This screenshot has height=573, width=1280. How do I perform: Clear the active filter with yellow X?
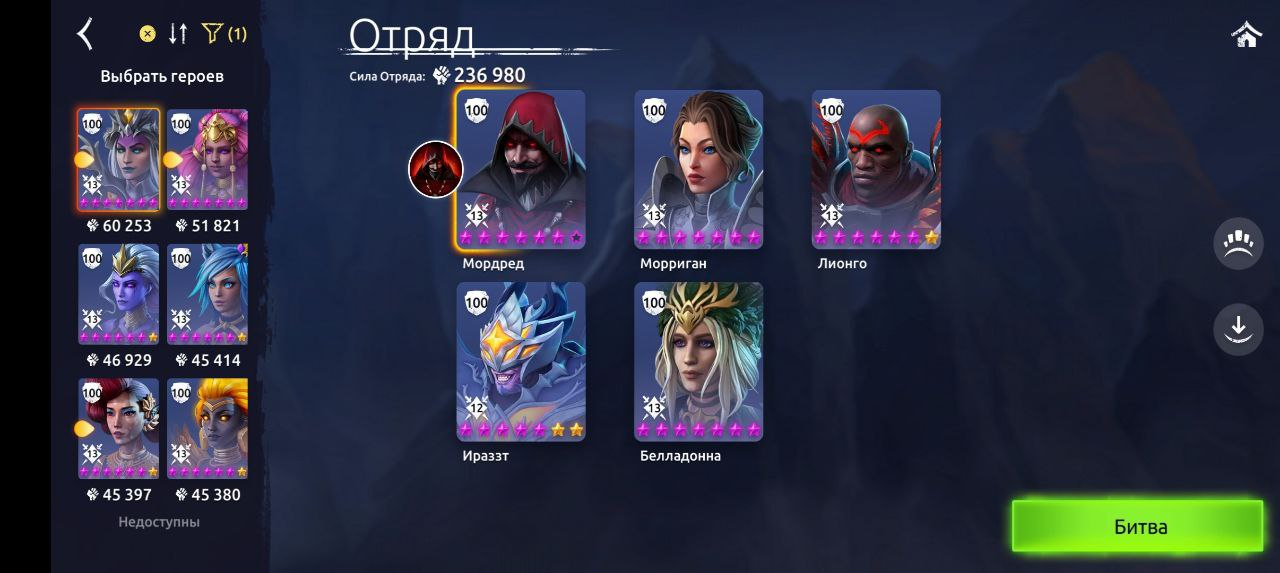pyautogui.click(x=147, y=34)
